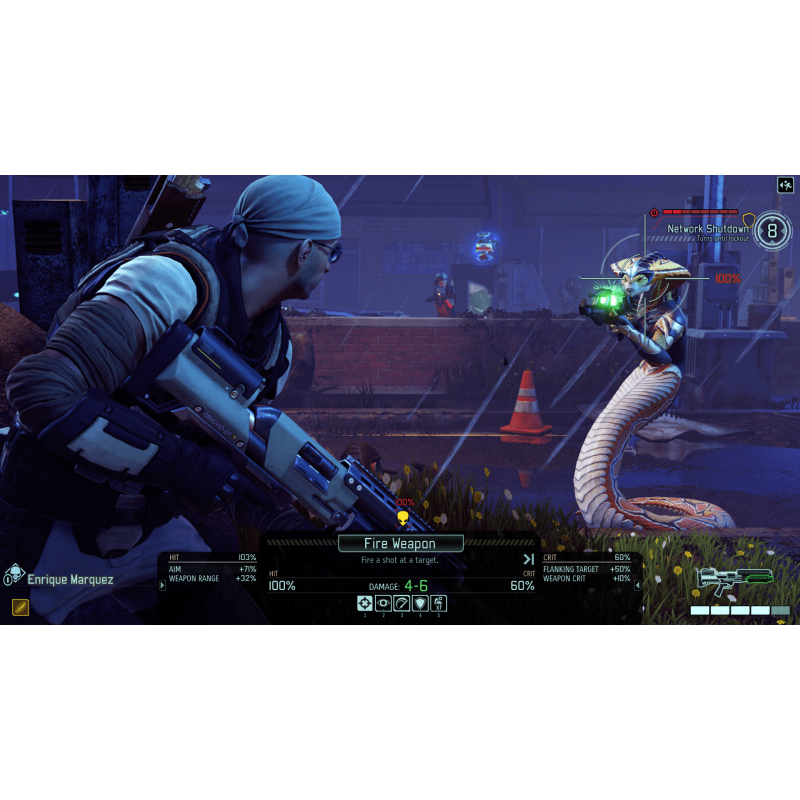
Task: Select the yellow alien head target icon
Action: click(x=403, y=518)
